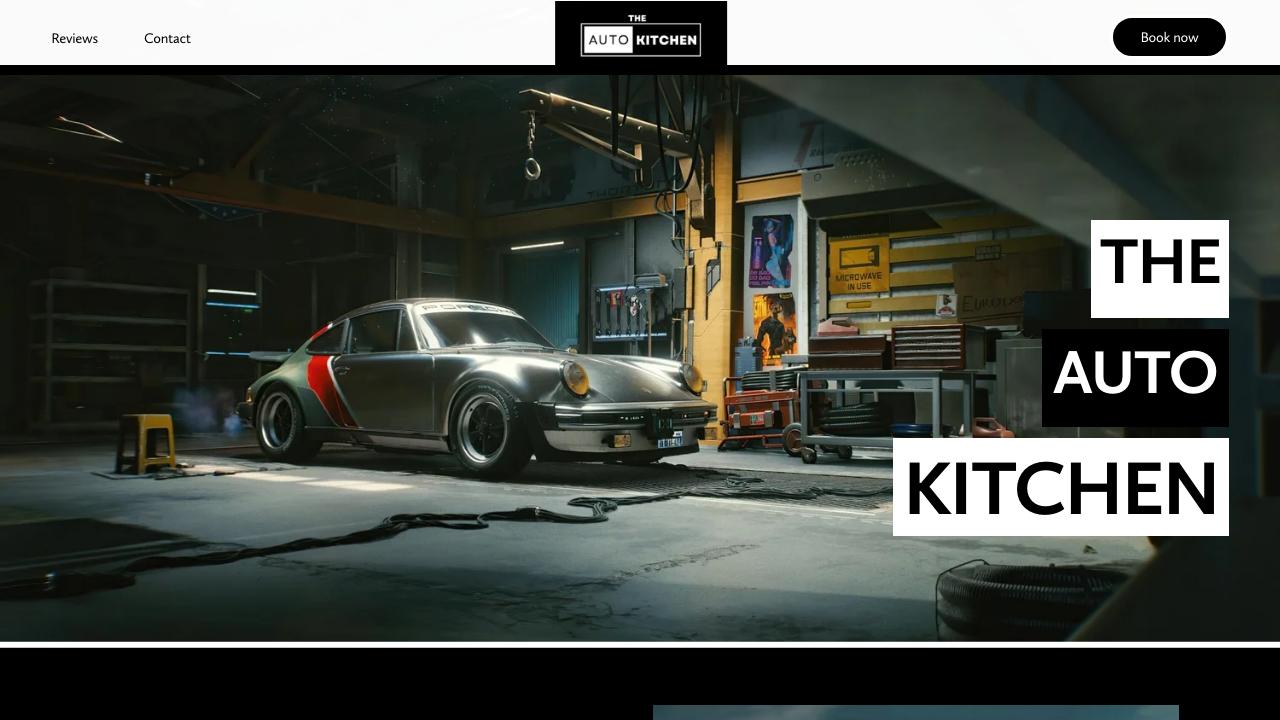This screenshot has height=720, width=1280.
Task: Click the 'AUTO' heading block
Action: point(1136,378)
